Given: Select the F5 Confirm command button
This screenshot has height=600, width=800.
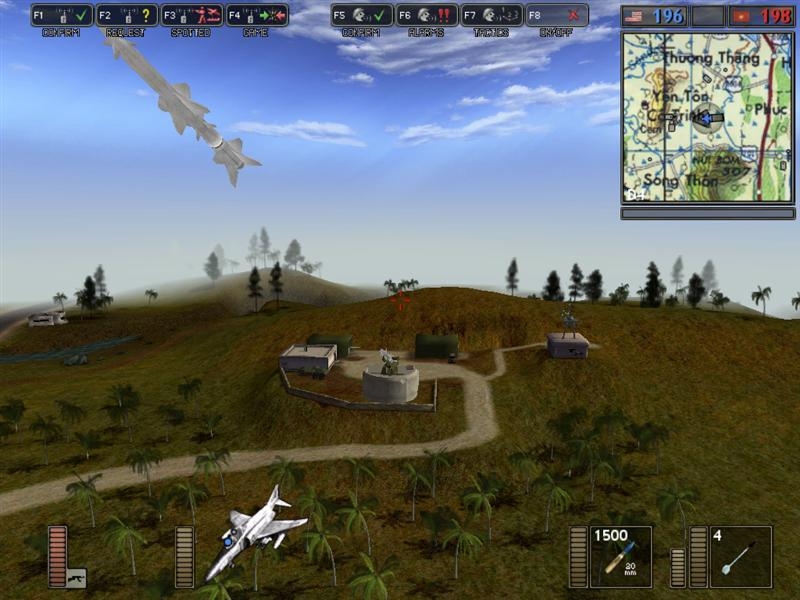Looking at the screenshot, I should pyautogui.click(x=362, y=16).
